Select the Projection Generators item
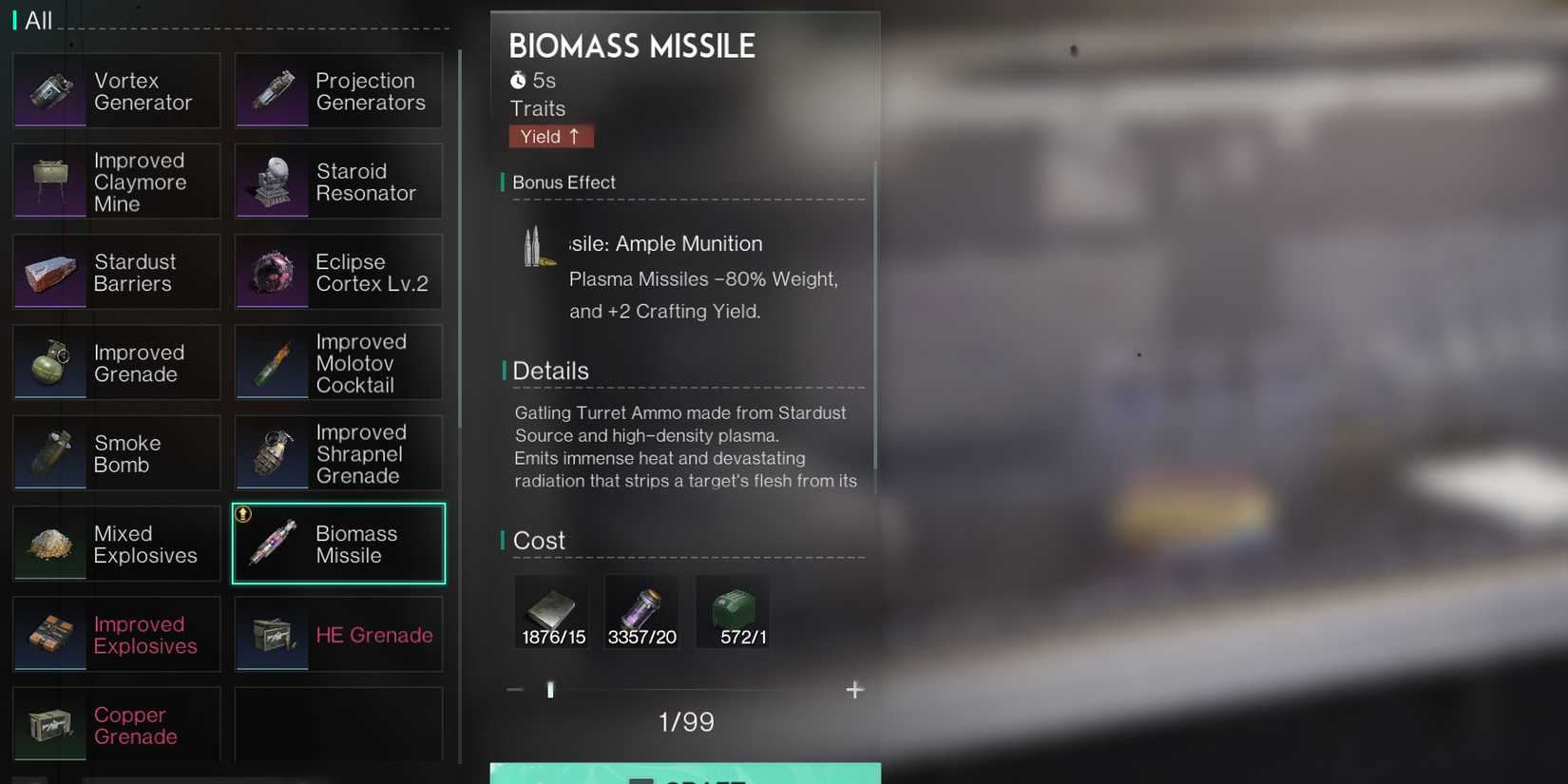The image size is (1568, 784). click(338, 90)
